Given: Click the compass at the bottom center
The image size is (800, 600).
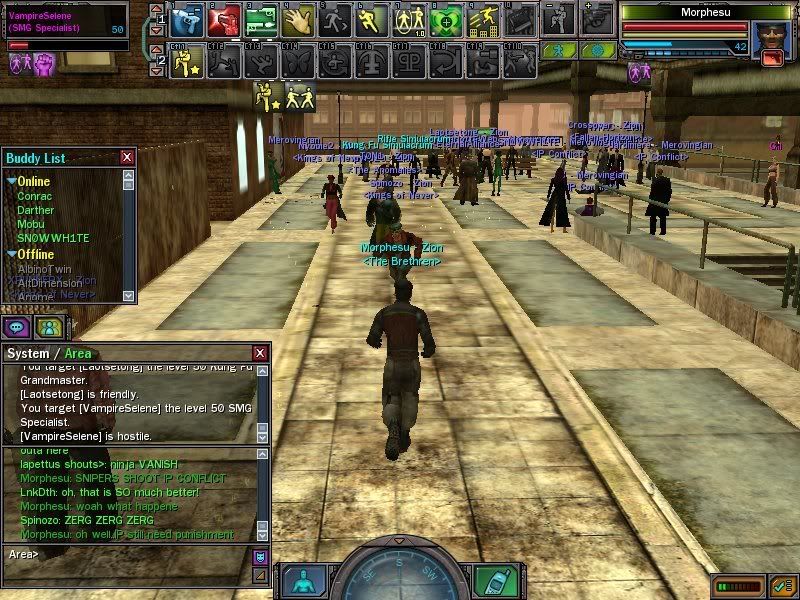Looking at the screenshot, I should (398, 576).
